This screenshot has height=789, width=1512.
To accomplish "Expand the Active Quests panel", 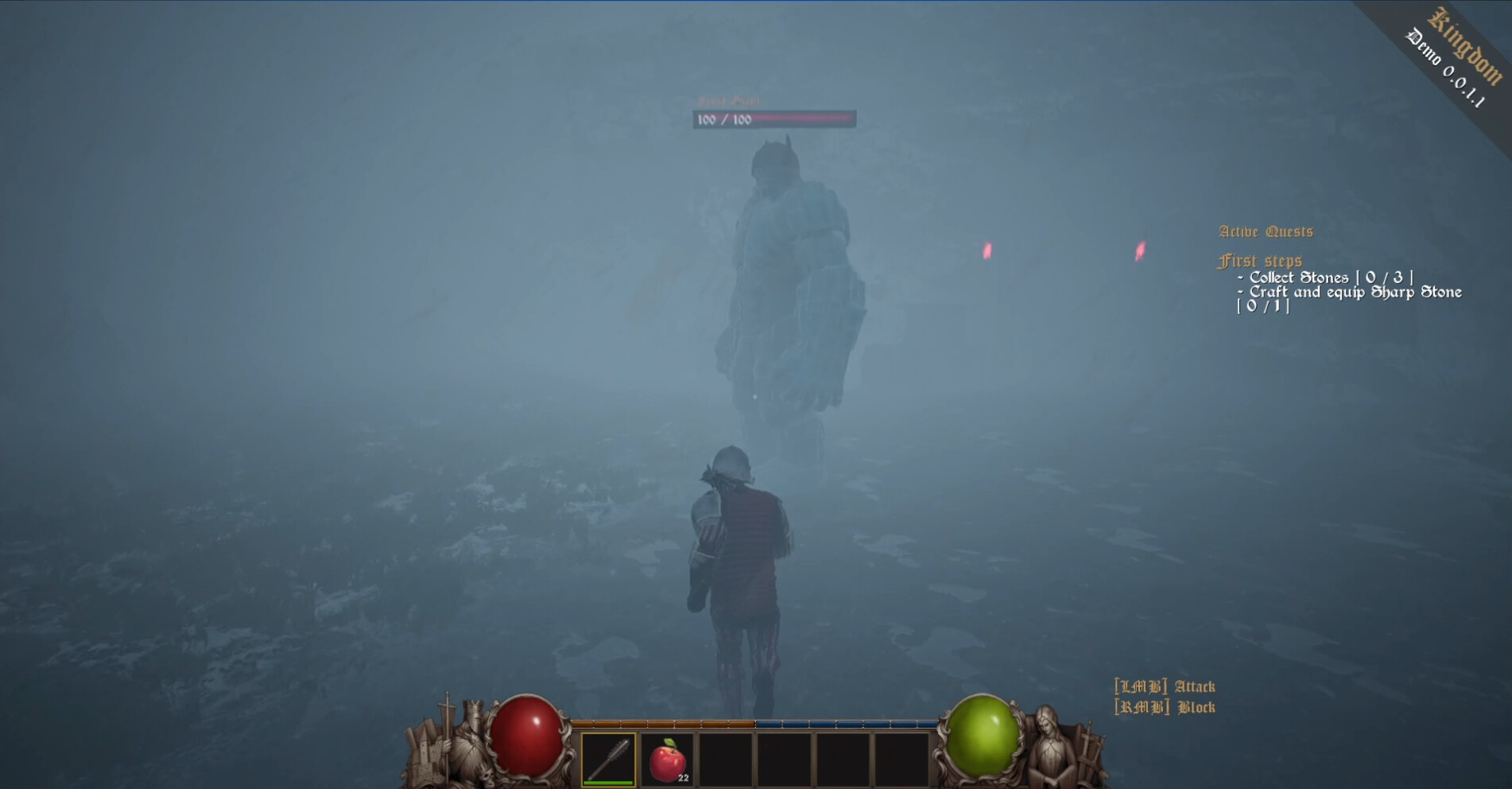I will tap(1266, 231).
